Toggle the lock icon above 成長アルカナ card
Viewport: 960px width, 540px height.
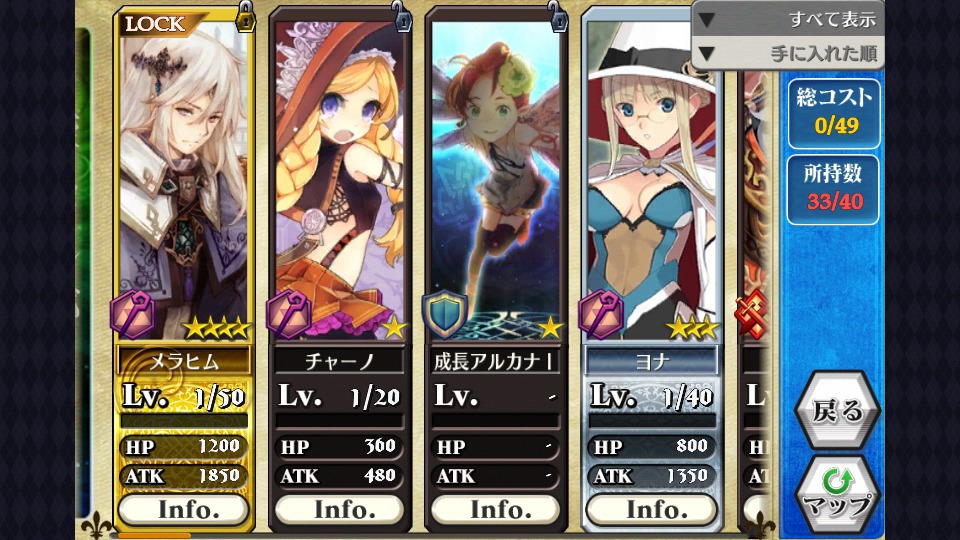pyautogui.click(x=557, y=16)
